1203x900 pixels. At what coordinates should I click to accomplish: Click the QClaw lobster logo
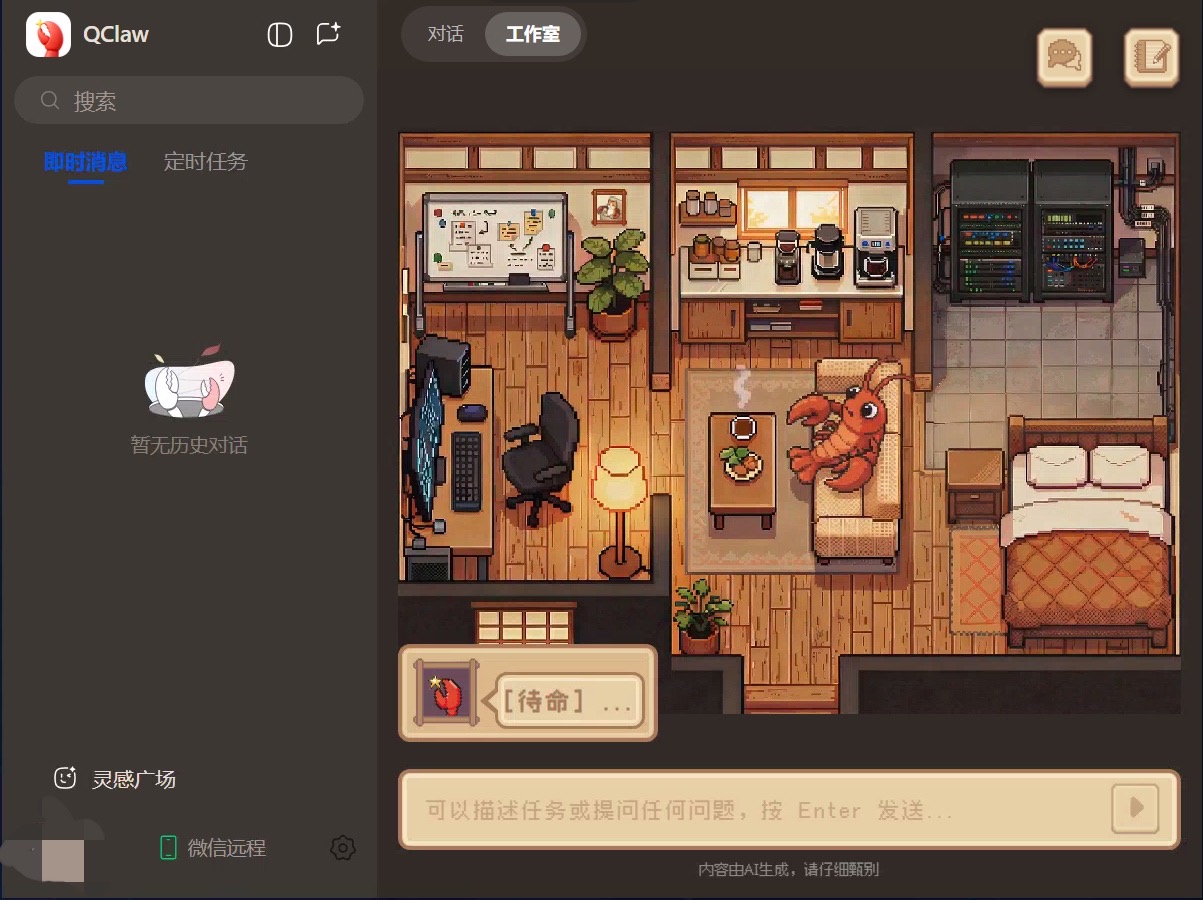[x=48, y=35]
